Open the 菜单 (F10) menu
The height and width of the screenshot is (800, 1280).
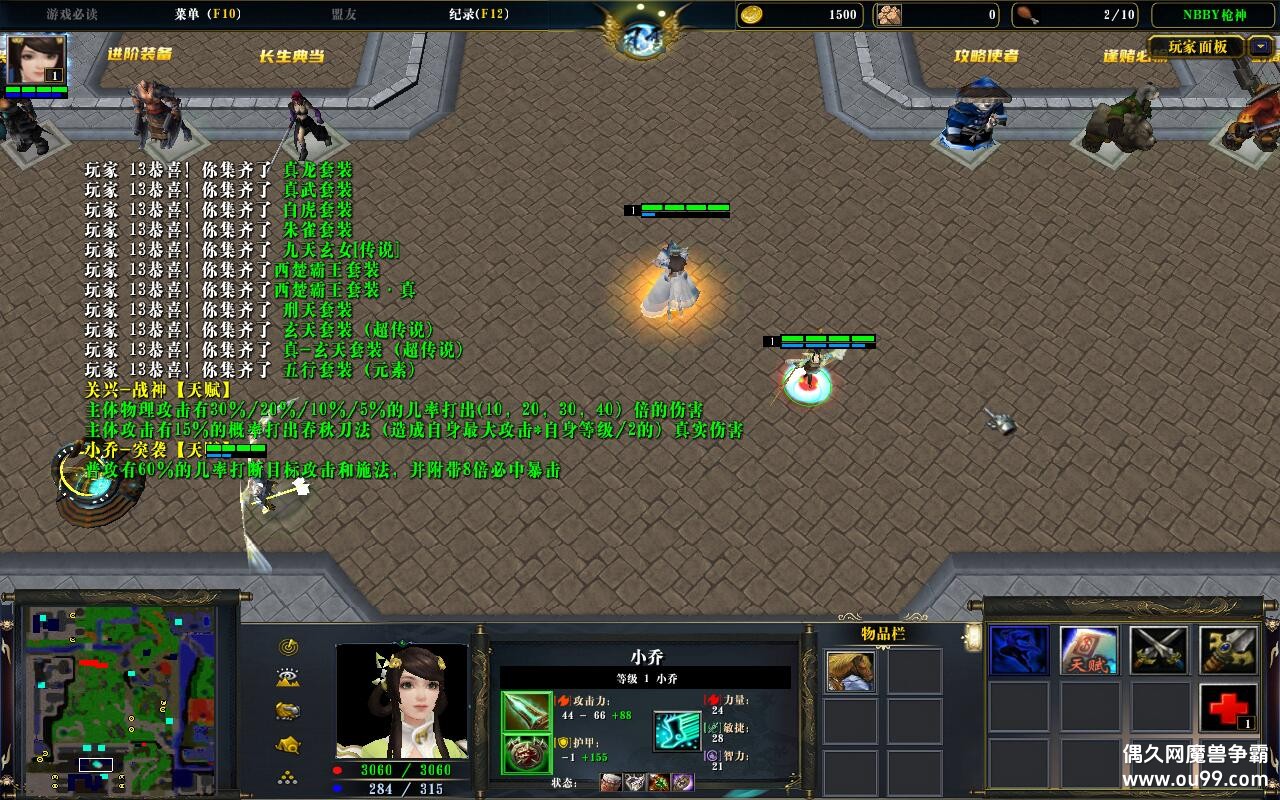(x=207, y=14)
